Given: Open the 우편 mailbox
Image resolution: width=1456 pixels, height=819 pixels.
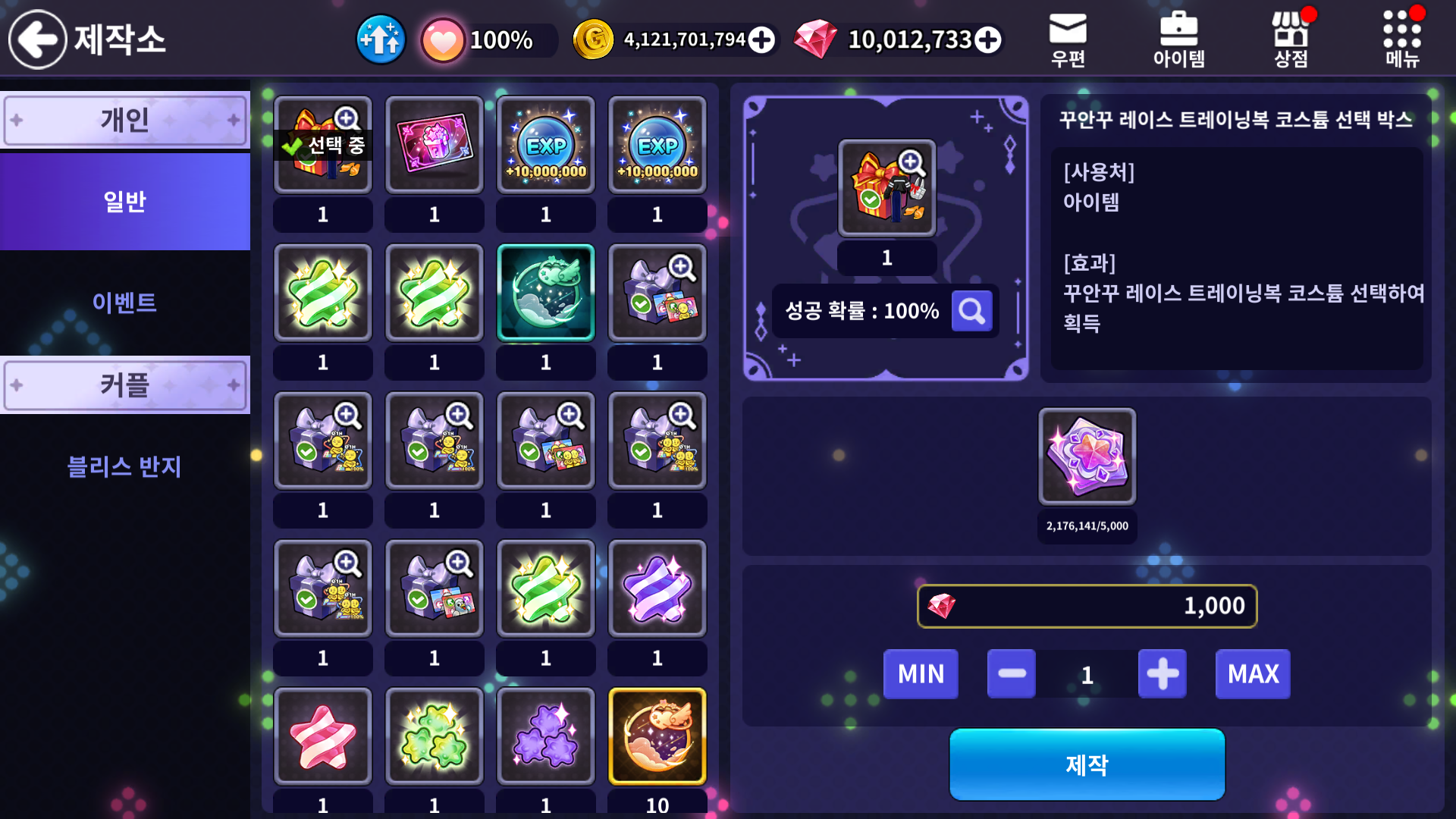Looking at the screenshot, I should (x=1068, y=39).
